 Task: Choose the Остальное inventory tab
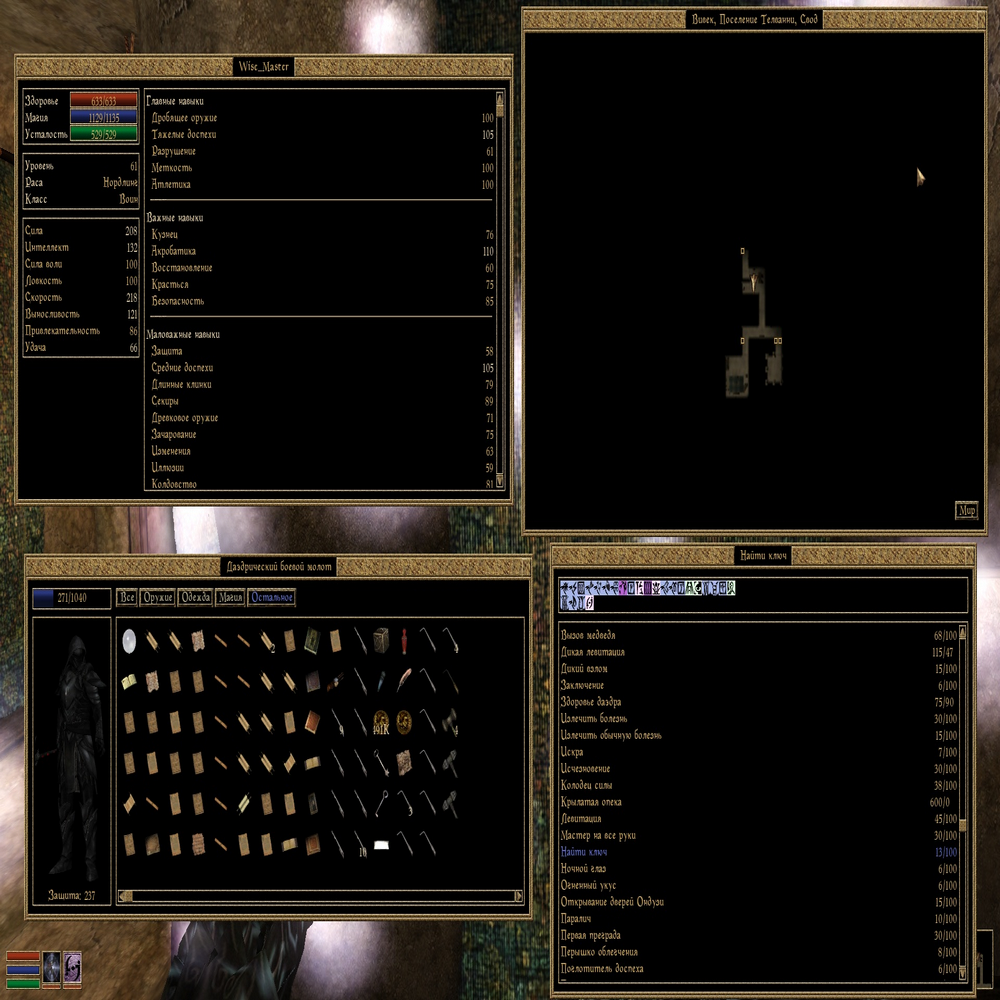[272, 598]
